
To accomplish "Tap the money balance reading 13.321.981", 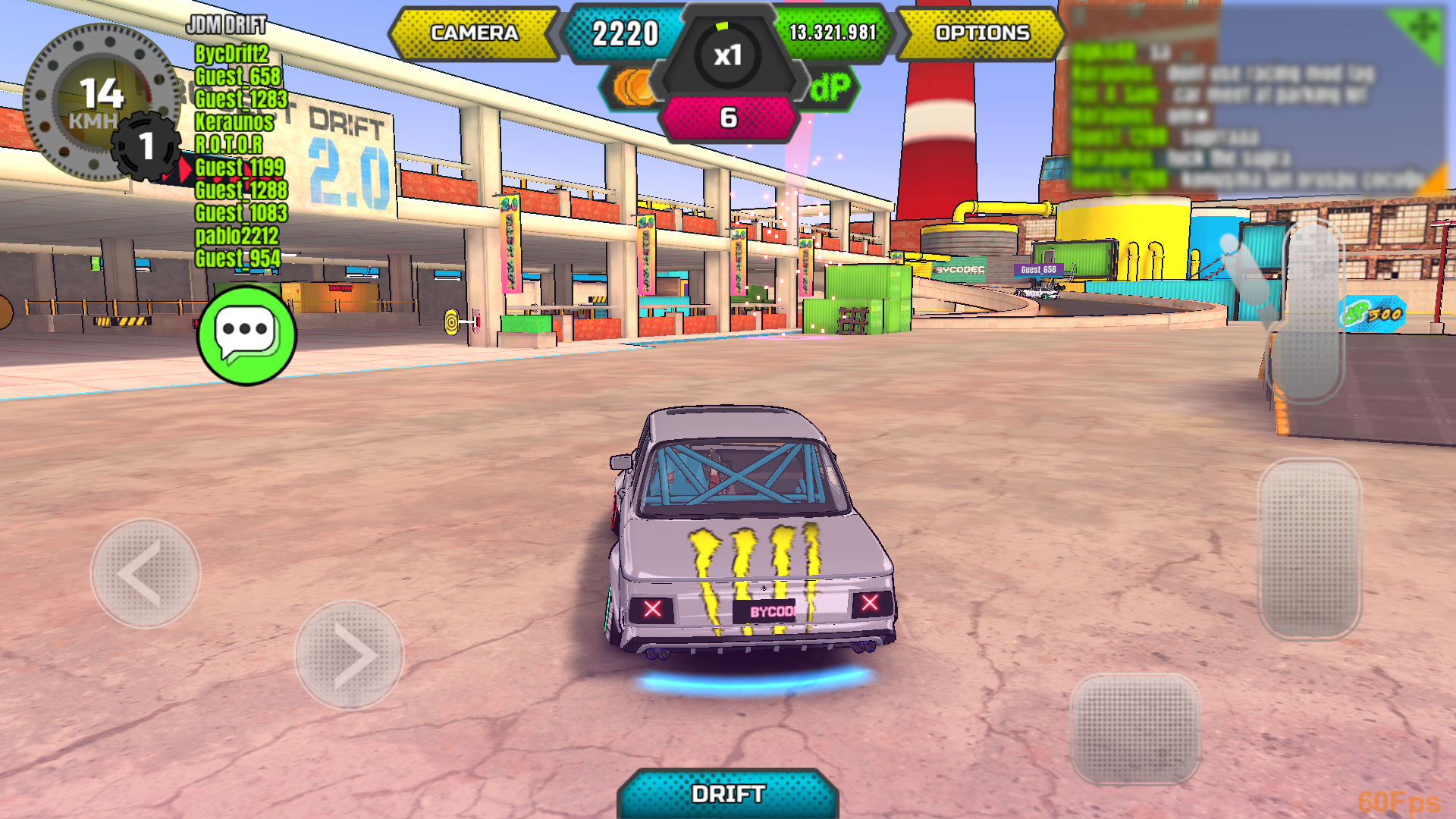I will (x=831, y=33).
